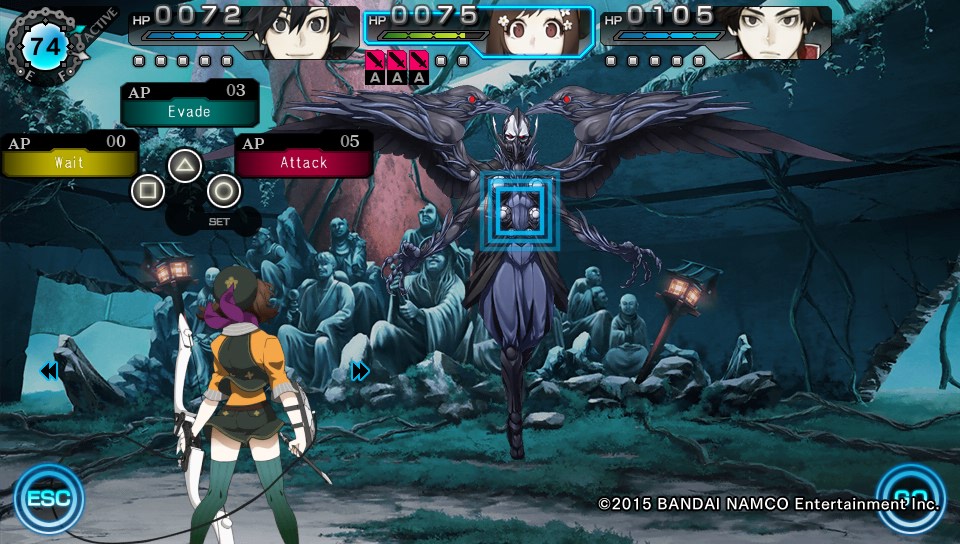The height and width of the screenshot is (544, 960).
Task: Select the Evade command
Action: 189,111
